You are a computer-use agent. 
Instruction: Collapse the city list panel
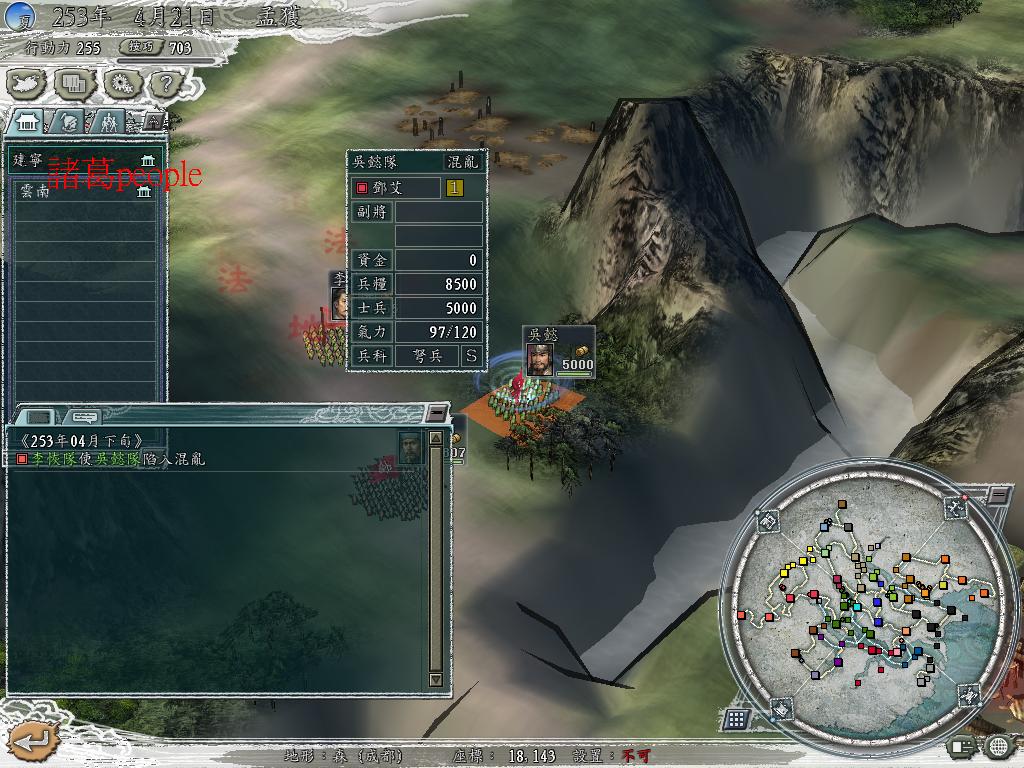click(x=153, y=120)
